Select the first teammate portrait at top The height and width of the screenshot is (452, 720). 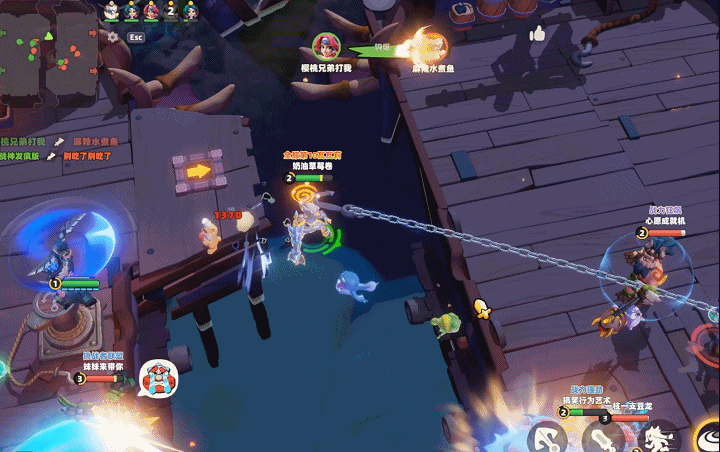coord(112,11)
